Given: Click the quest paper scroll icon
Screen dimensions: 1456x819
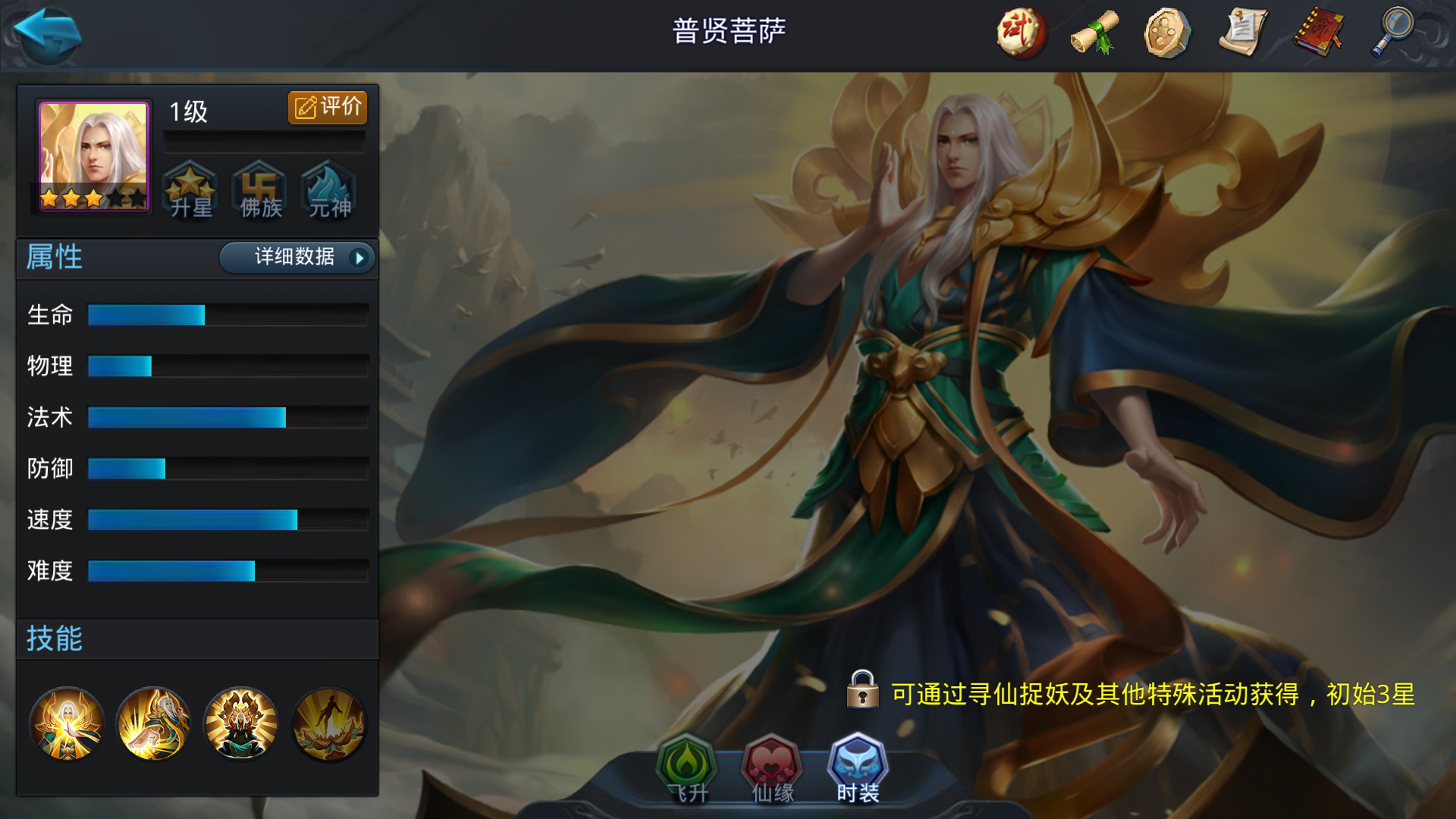Looking at the screenshot, I should [1241, 32].
